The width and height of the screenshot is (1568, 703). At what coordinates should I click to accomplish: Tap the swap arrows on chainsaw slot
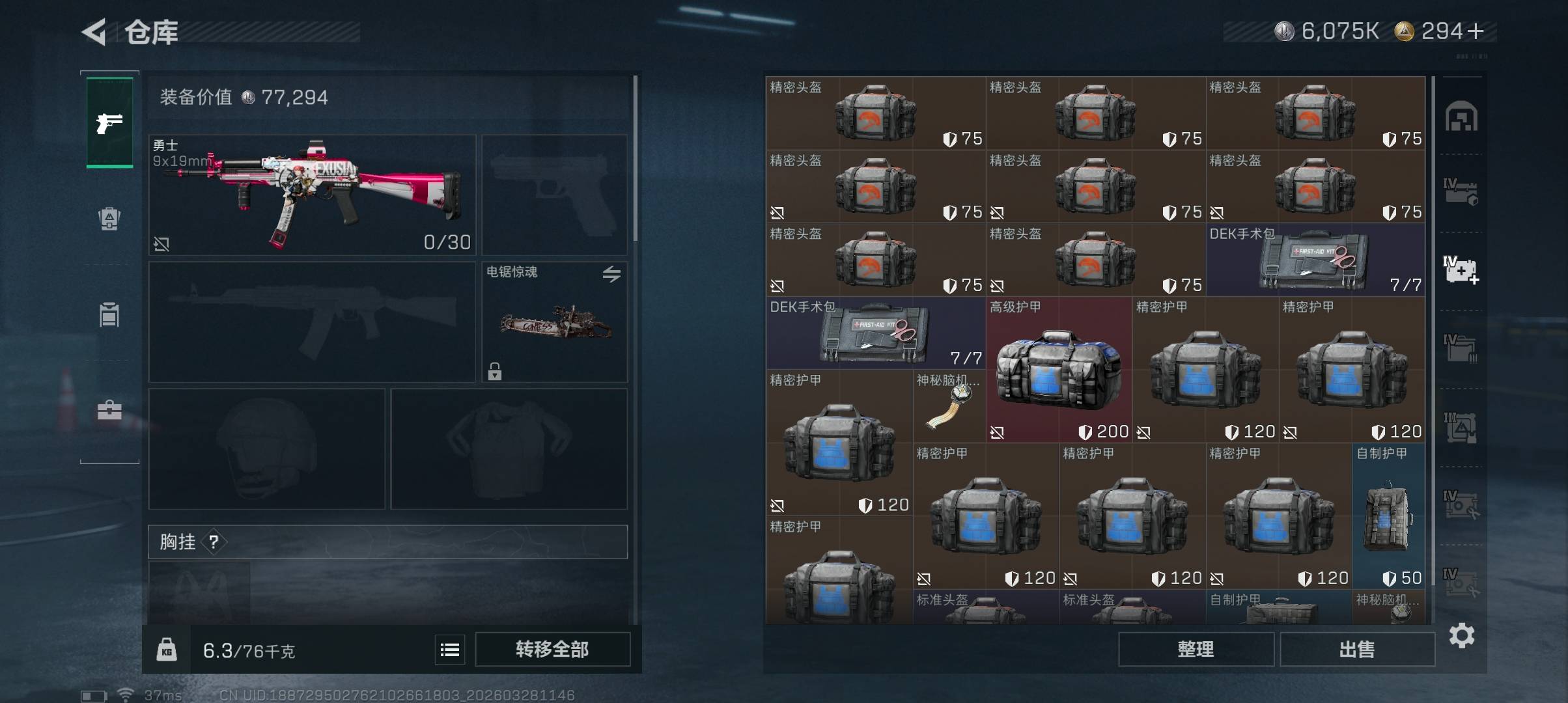tap(611, 274)
